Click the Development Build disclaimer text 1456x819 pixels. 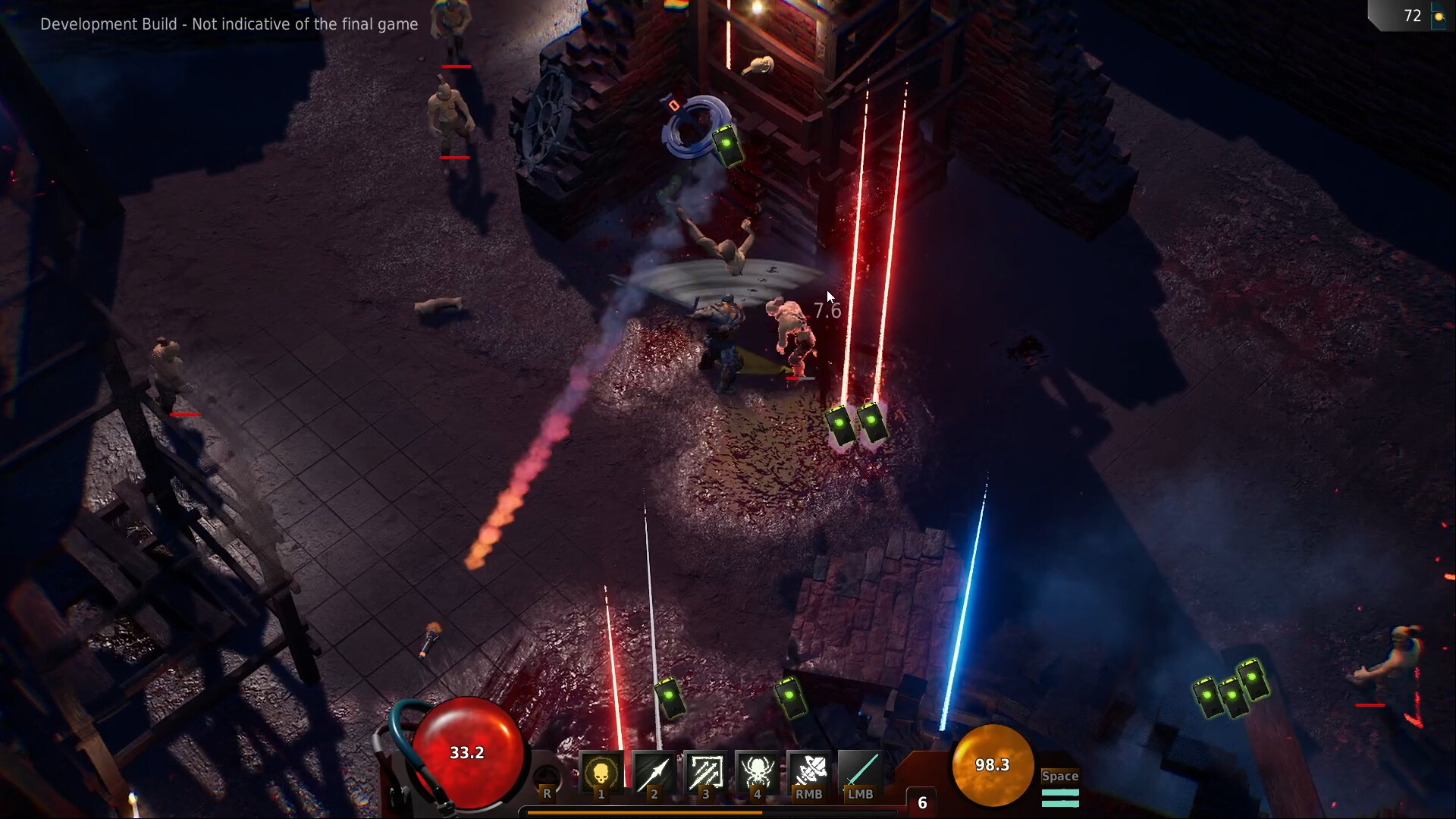(x=229, y=24)
